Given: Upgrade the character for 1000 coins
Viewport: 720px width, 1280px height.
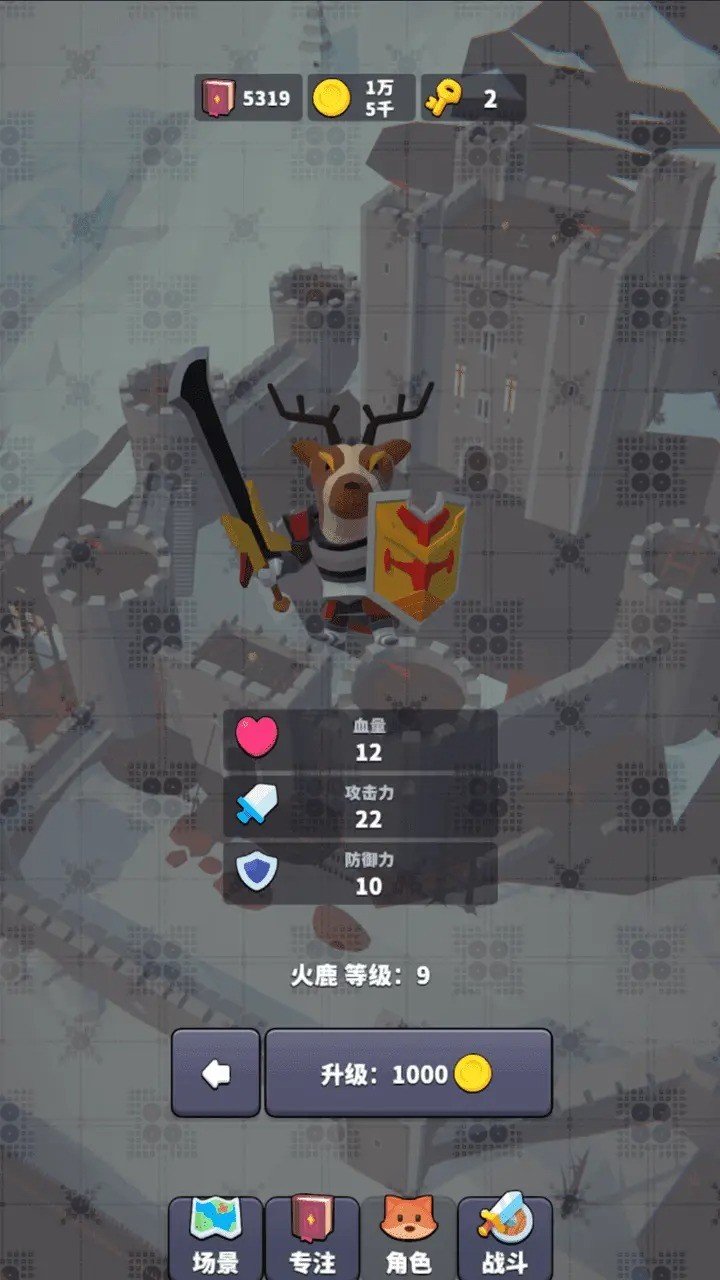Looking at the screenshot, I should 408,1074.
